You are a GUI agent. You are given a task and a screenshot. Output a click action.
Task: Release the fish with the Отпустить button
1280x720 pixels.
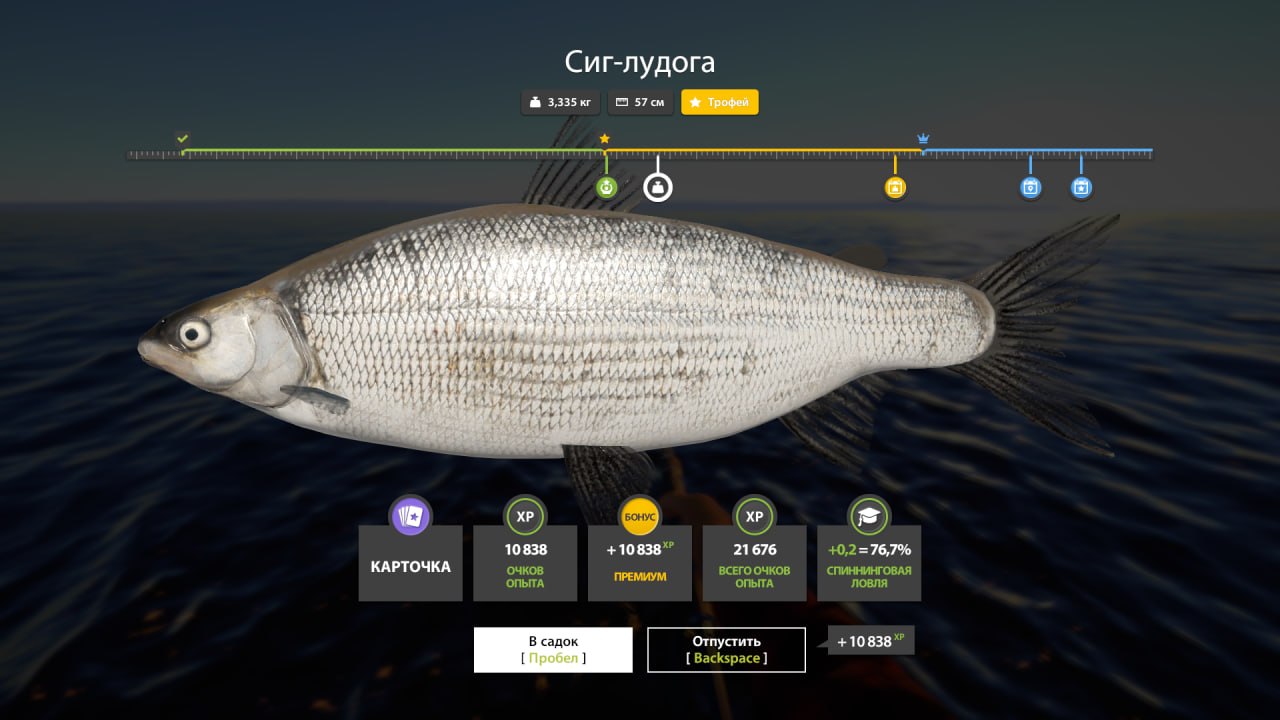[x=726, y=649]
